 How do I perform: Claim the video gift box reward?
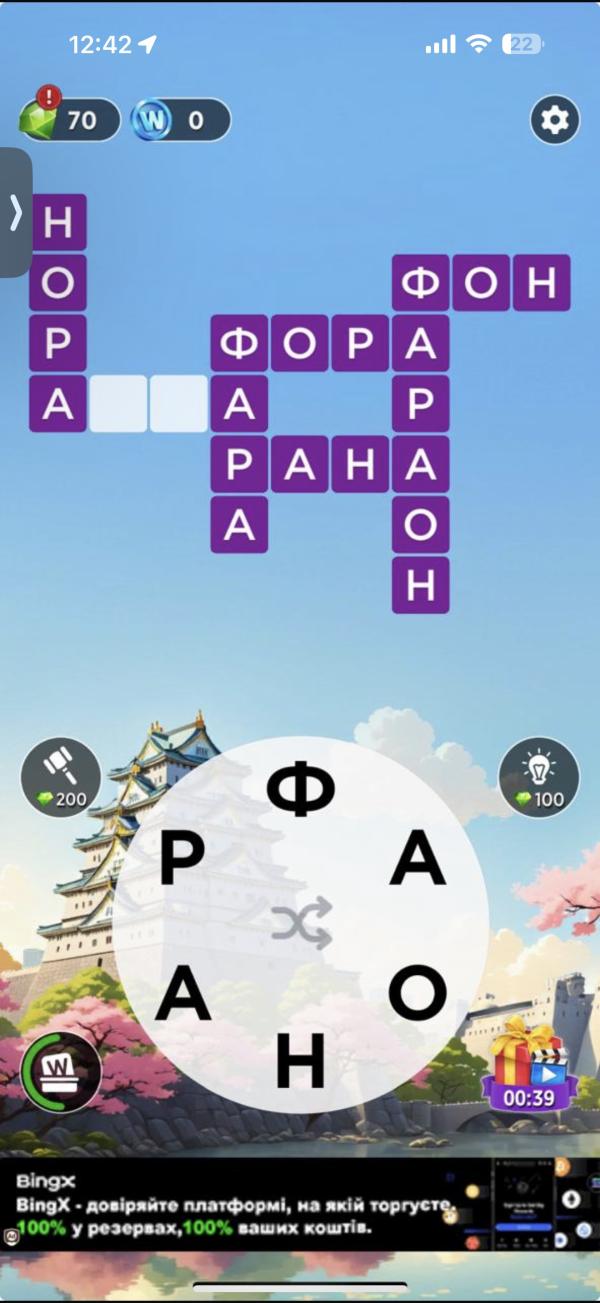click(x=529, y=1065)
